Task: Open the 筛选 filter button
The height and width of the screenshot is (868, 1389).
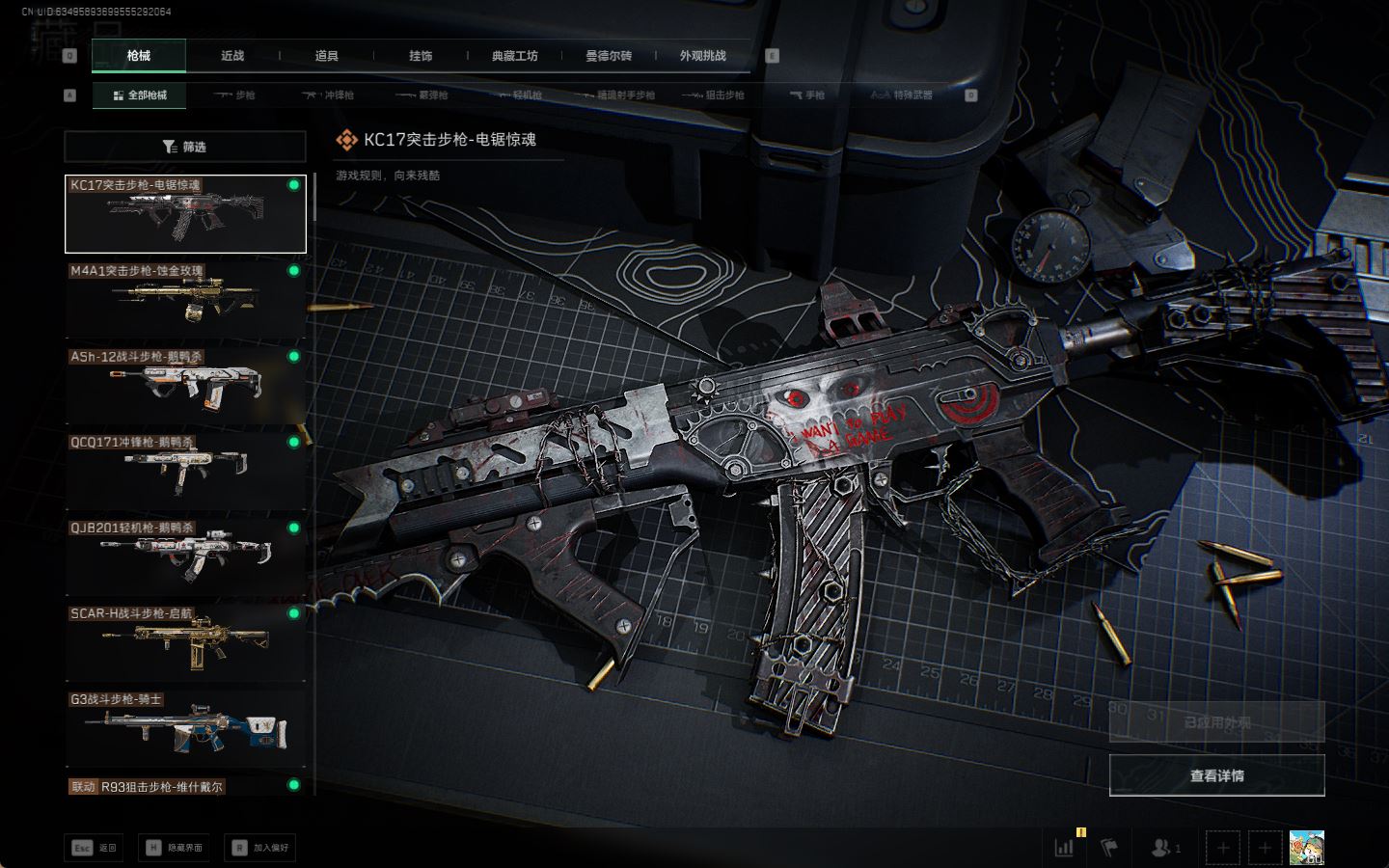Action: pos(185,147)
